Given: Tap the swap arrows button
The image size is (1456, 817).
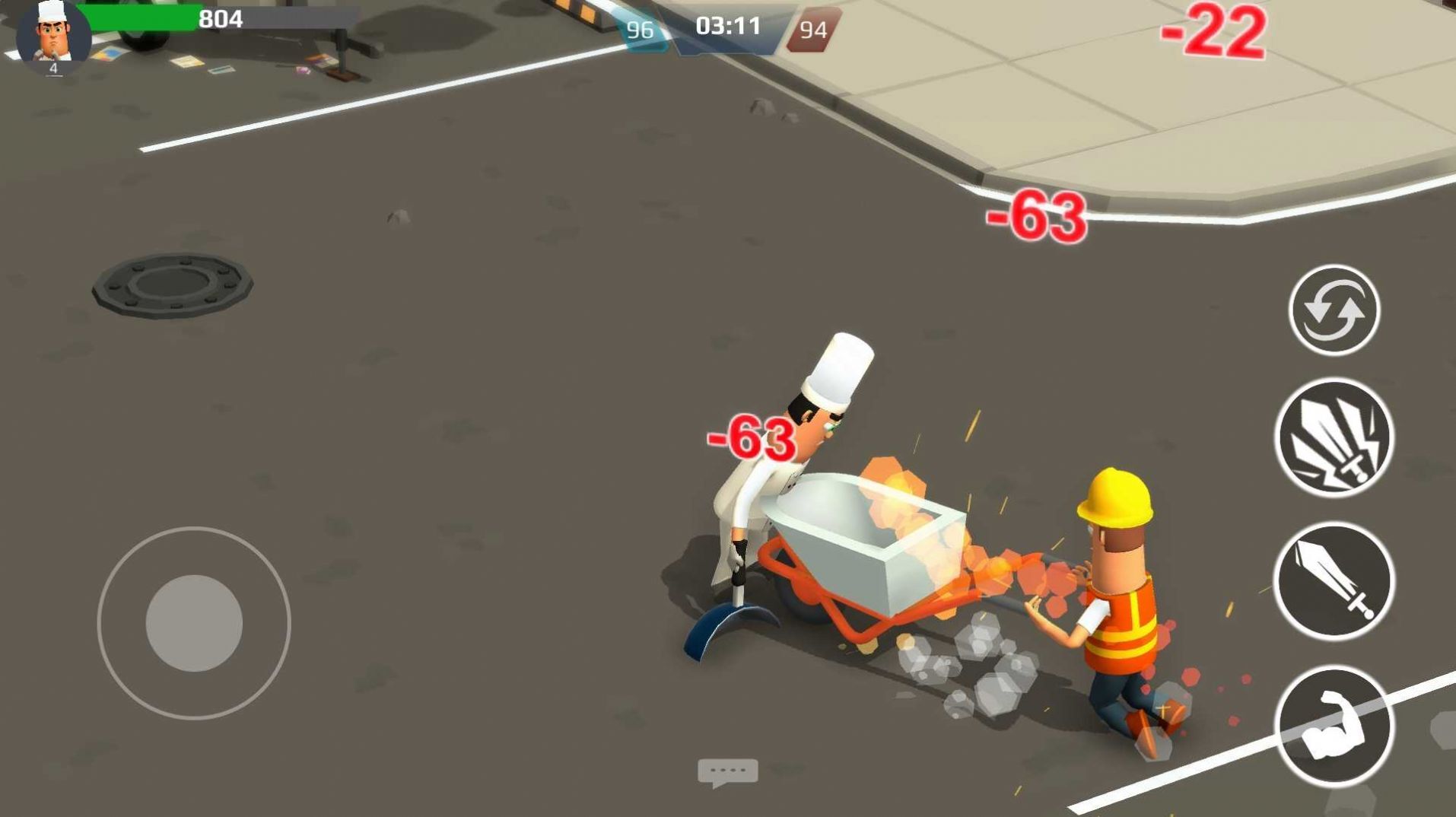Looking at the screenshot, I should point(1334,310).
